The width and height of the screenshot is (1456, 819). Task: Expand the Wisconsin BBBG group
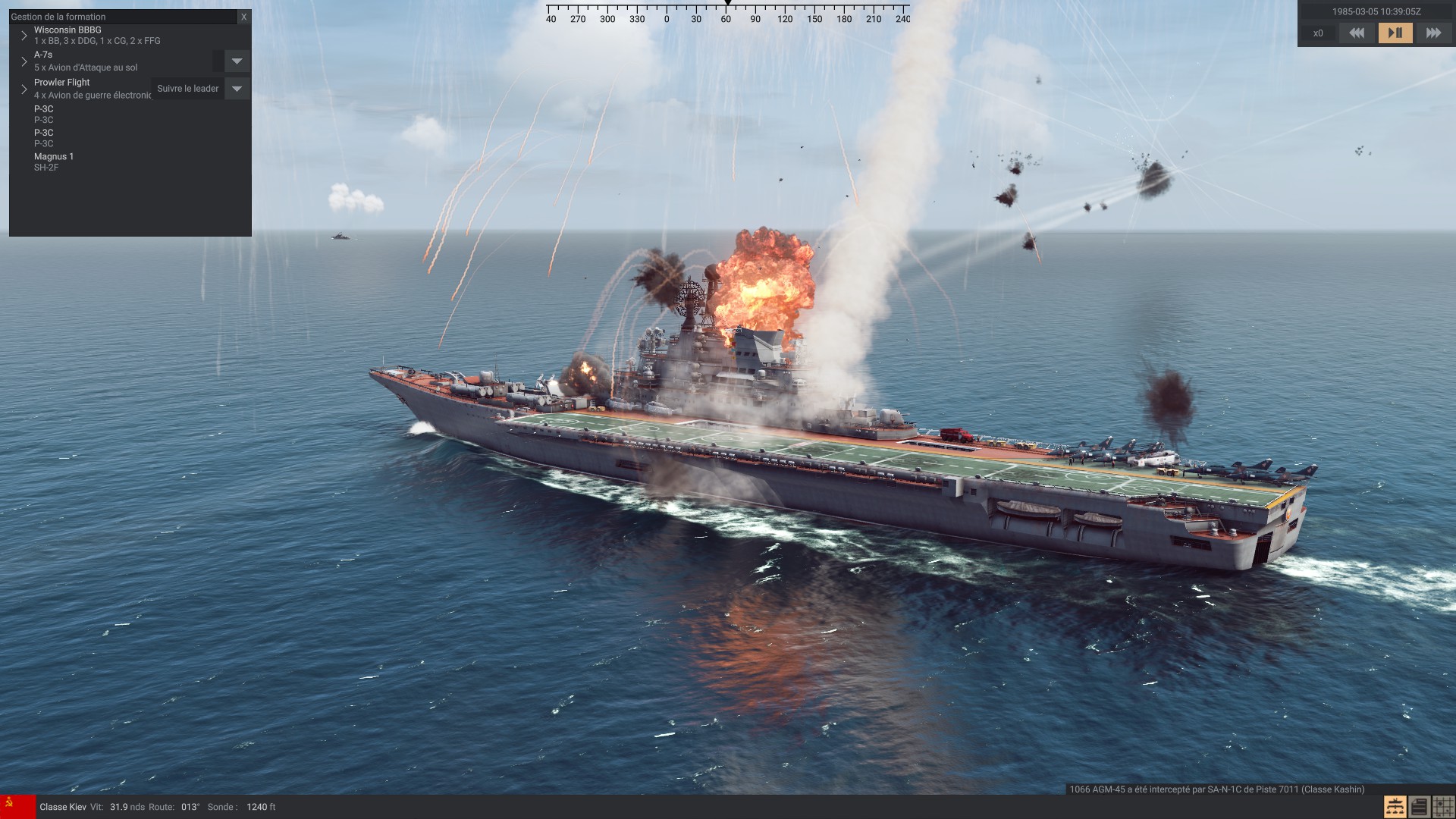click(x=24, y=36)
